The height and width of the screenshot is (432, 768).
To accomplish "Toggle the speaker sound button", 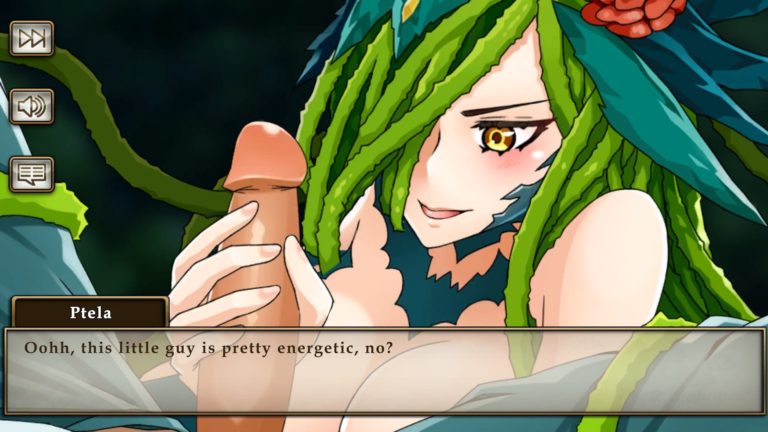I will [31, 106].
